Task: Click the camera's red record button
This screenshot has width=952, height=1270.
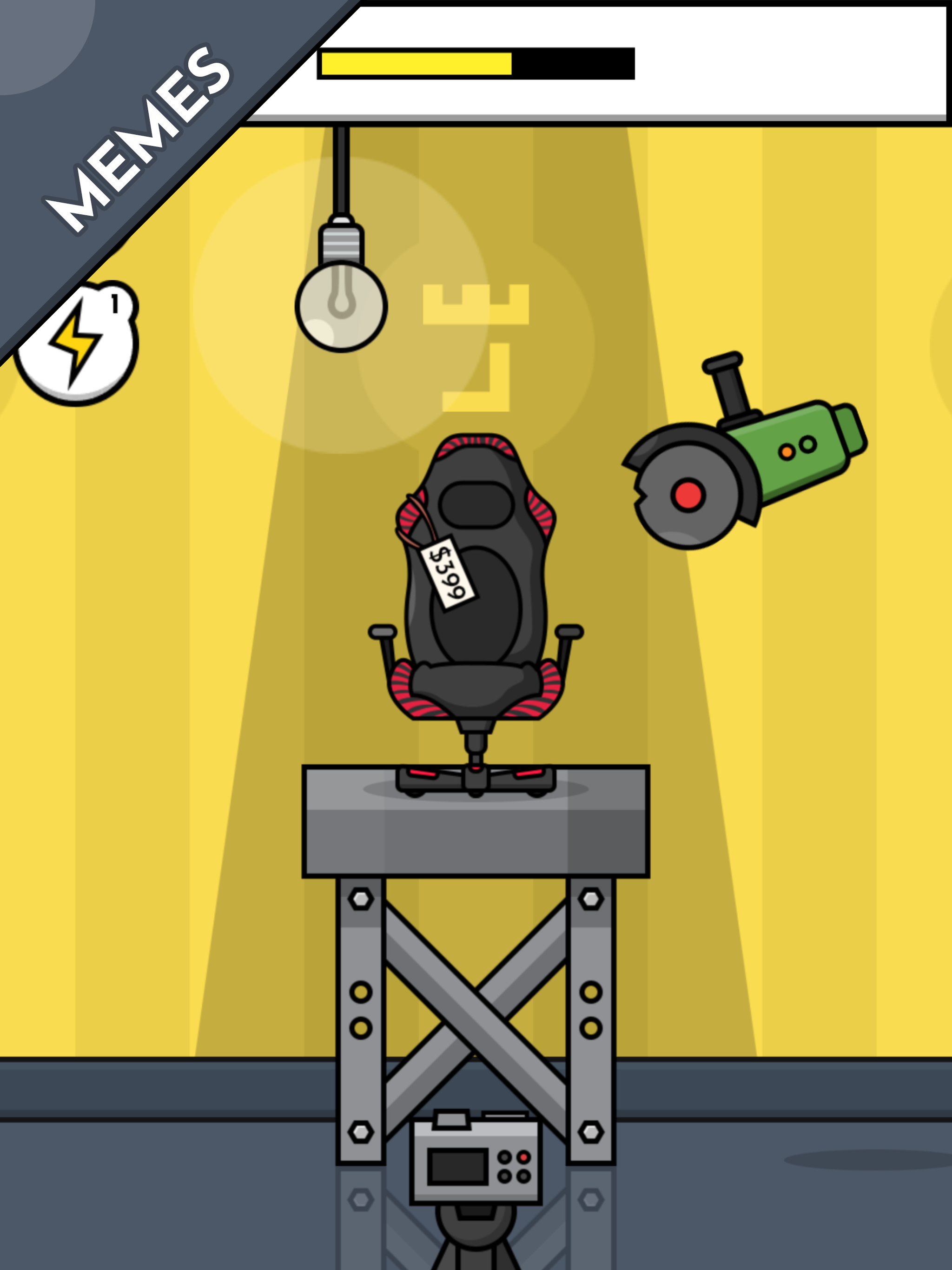Action: tap(524, 1158)
